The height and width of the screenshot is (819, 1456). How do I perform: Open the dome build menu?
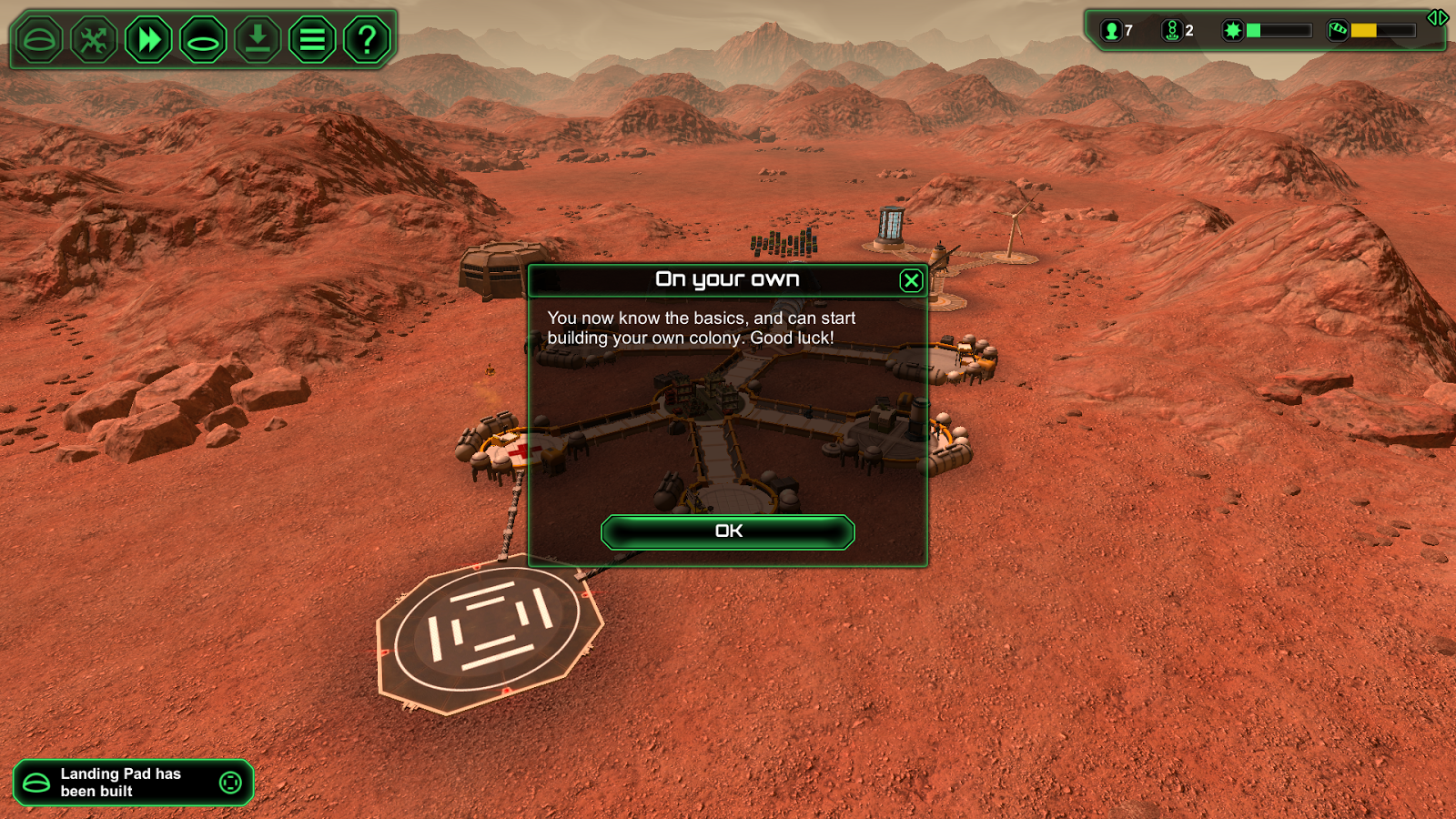click(x=39, y=40)
